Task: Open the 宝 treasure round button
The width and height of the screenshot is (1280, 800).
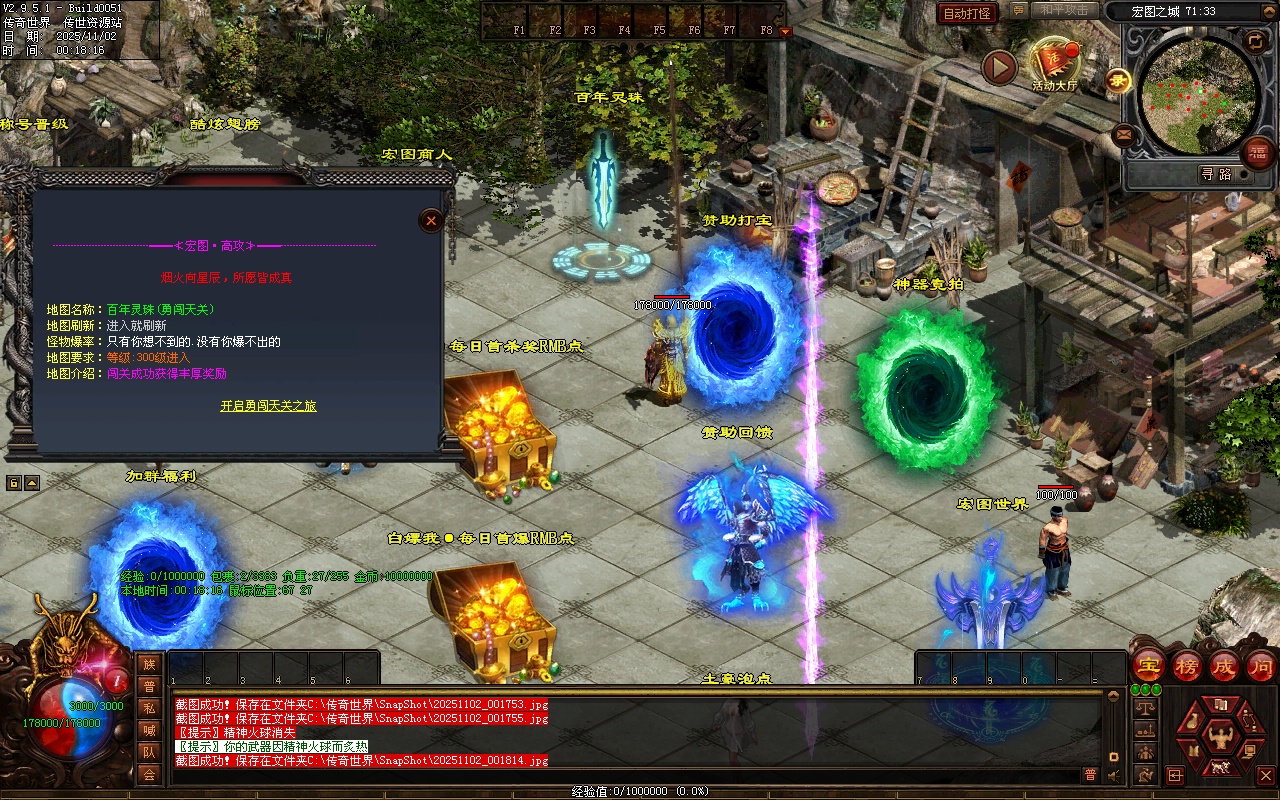Action: pos(1149,665)
